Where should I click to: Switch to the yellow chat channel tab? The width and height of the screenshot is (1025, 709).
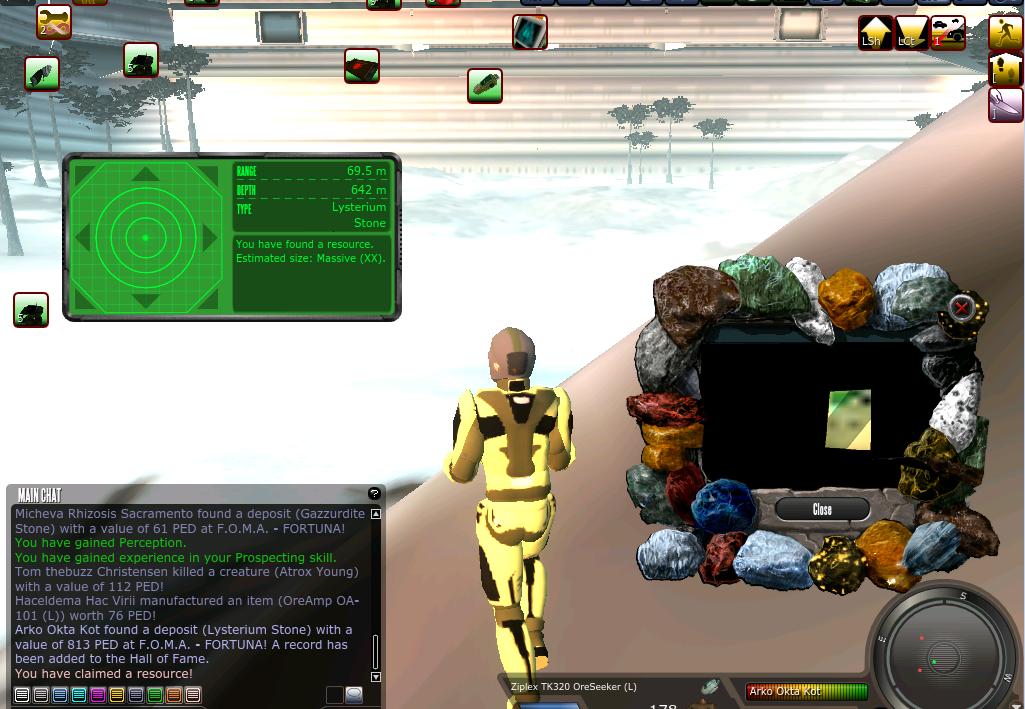coord(117,695)
